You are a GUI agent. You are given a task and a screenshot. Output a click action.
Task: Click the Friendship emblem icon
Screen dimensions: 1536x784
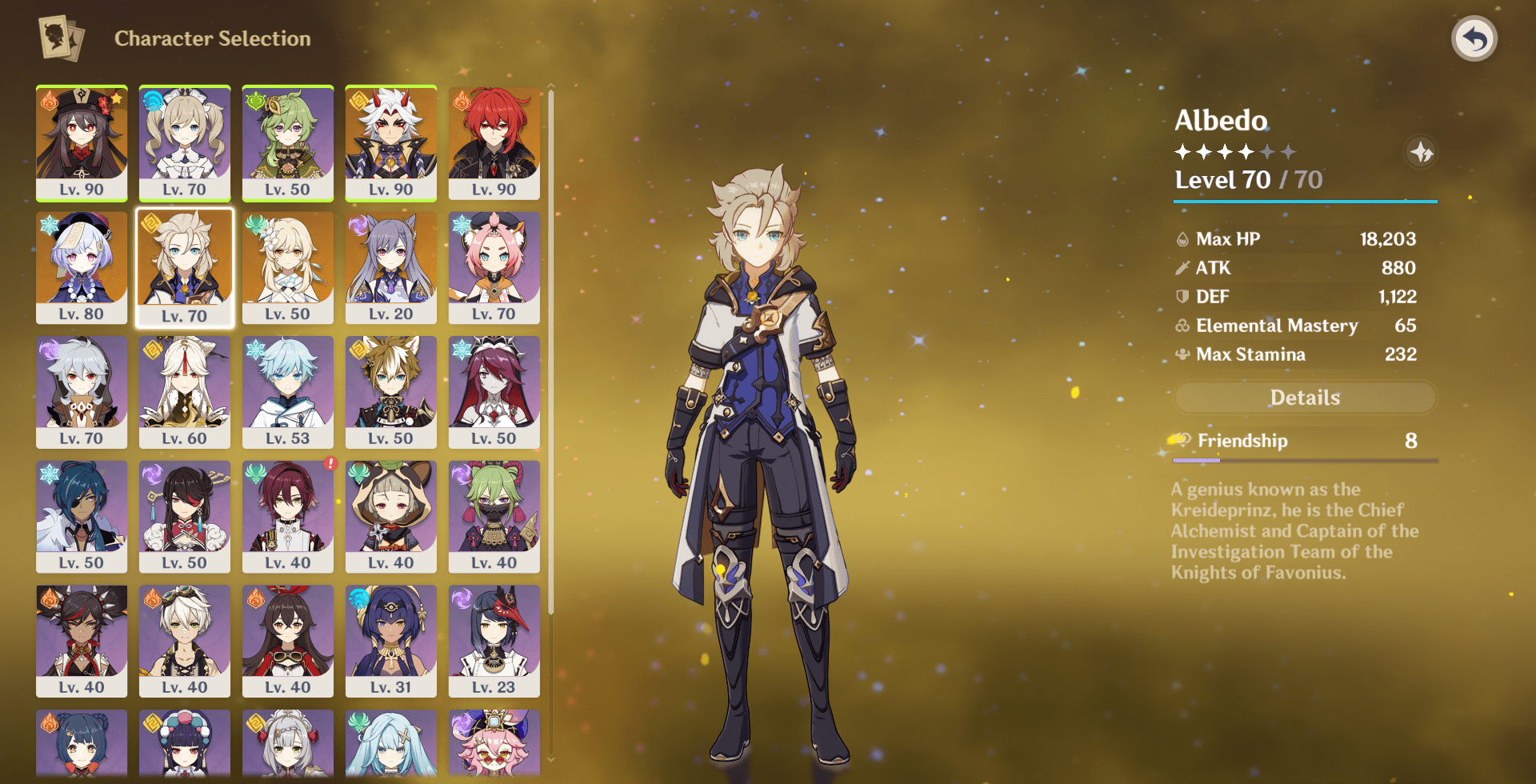tap(1182, 441)
